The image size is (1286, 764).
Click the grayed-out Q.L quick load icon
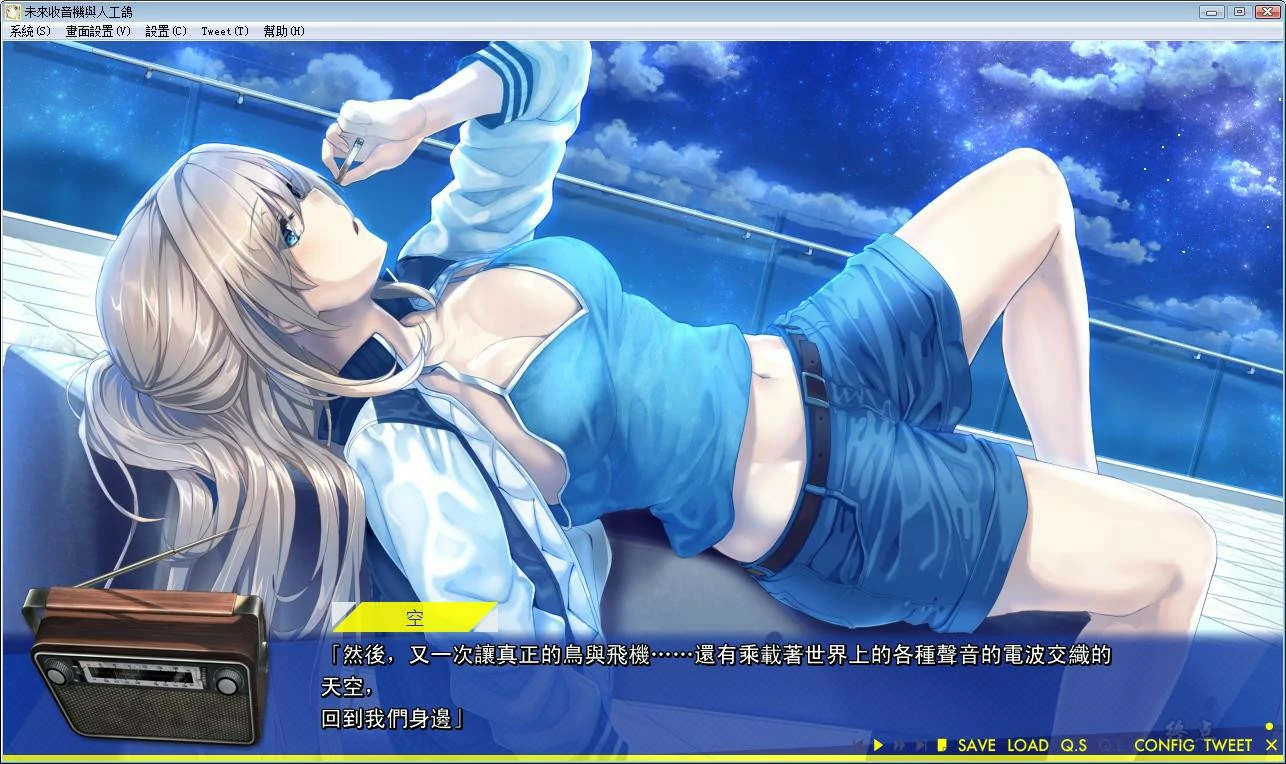pyautogui.click(x=1110, y=745)
